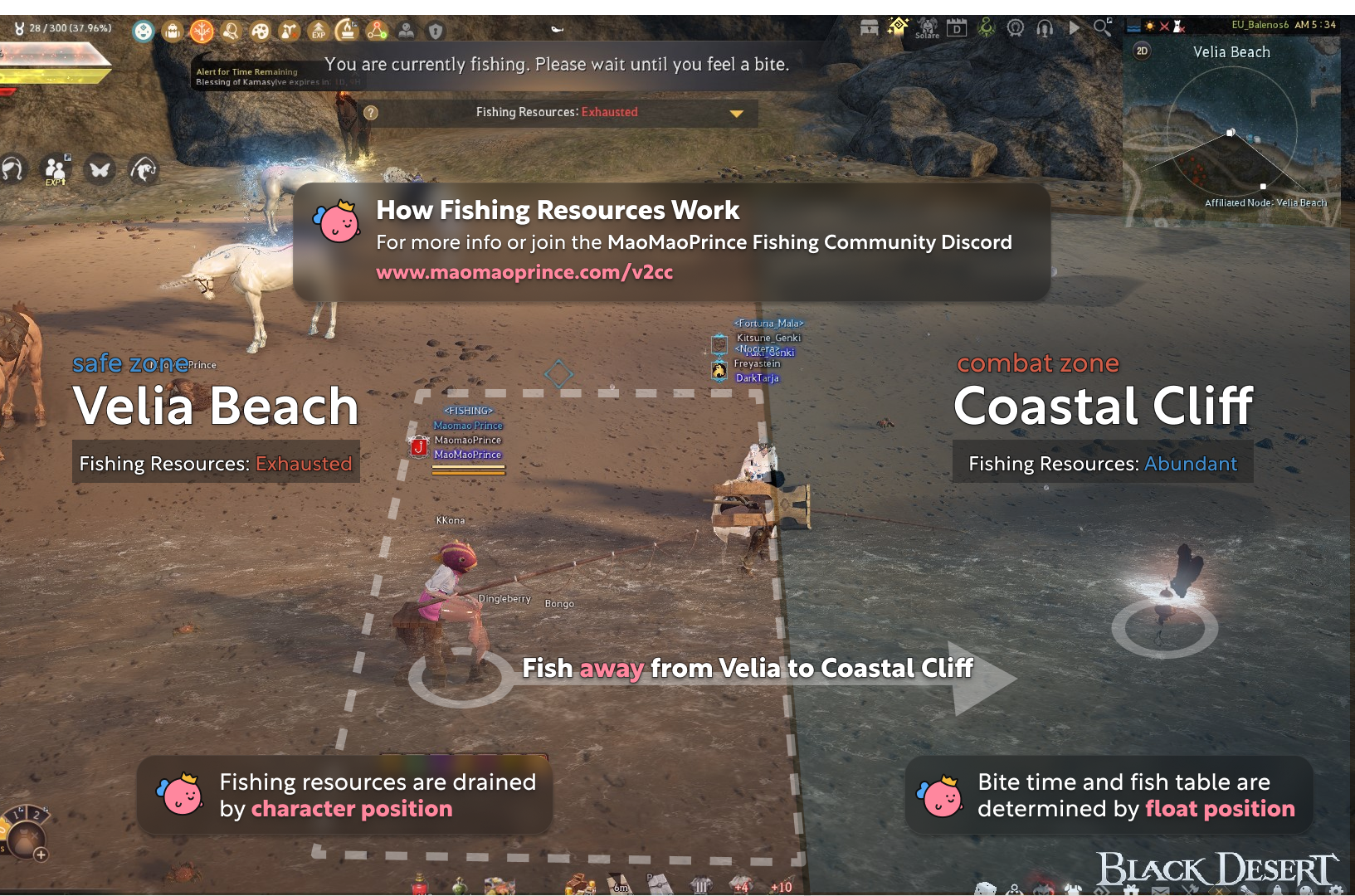Open the inventory bag icon
Viewport: 1355px width, 896px height.
(x=173, y=30)
